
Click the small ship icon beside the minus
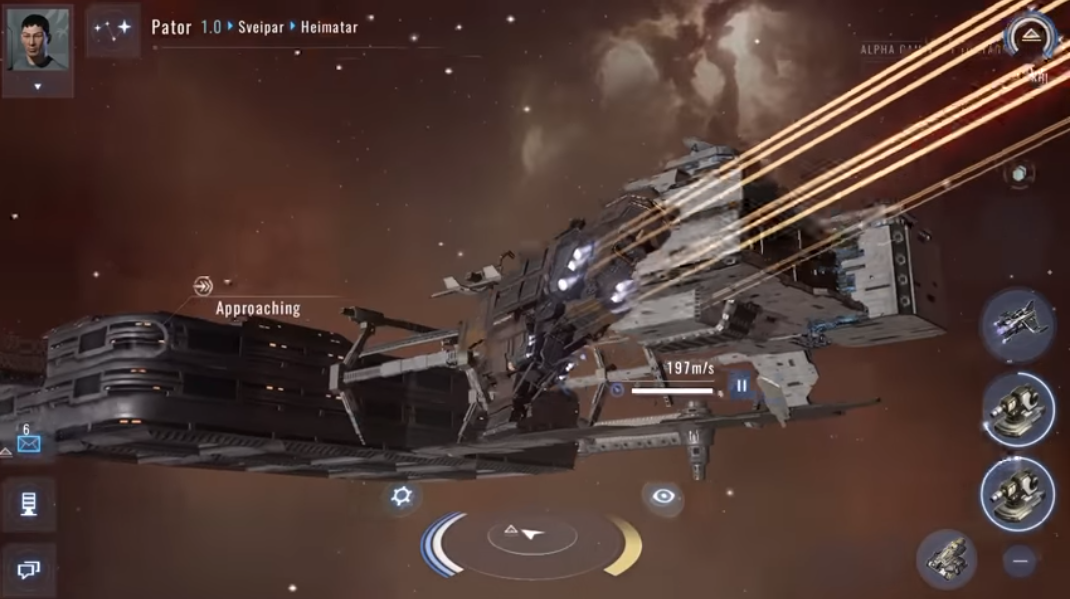click(x=946, y=558)
